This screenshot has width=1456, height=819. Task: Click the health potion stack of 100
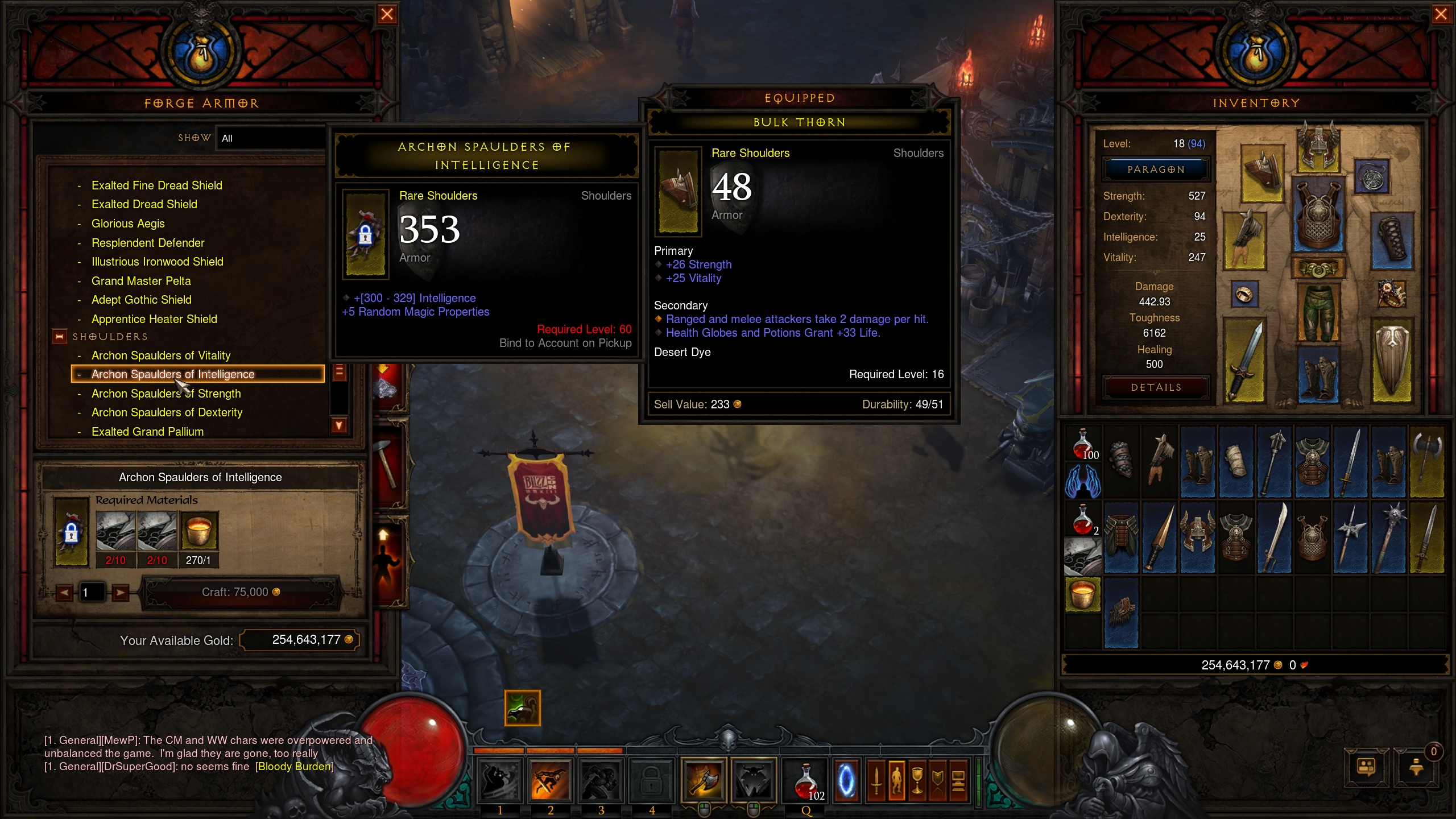[1083, 444]
